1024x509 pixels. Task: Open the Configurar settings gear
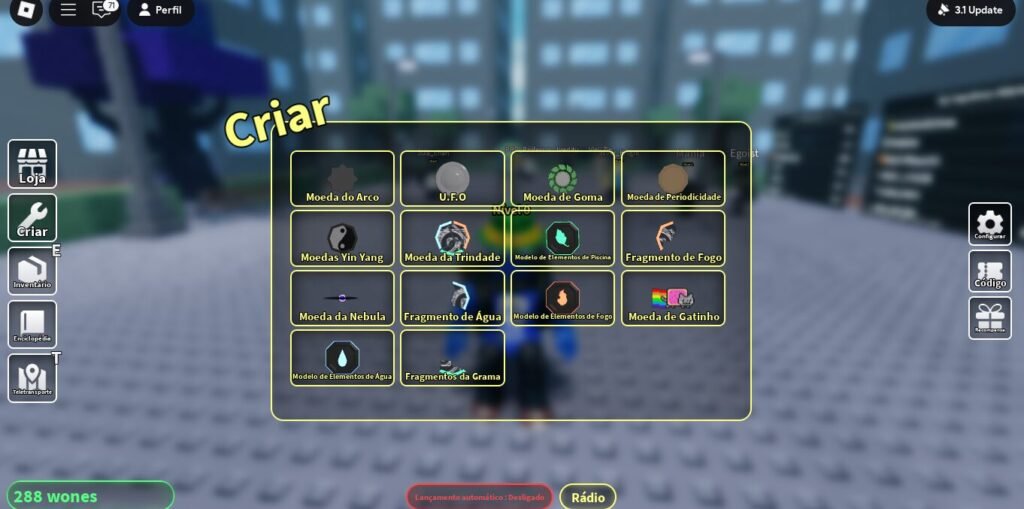coord(989,223)
